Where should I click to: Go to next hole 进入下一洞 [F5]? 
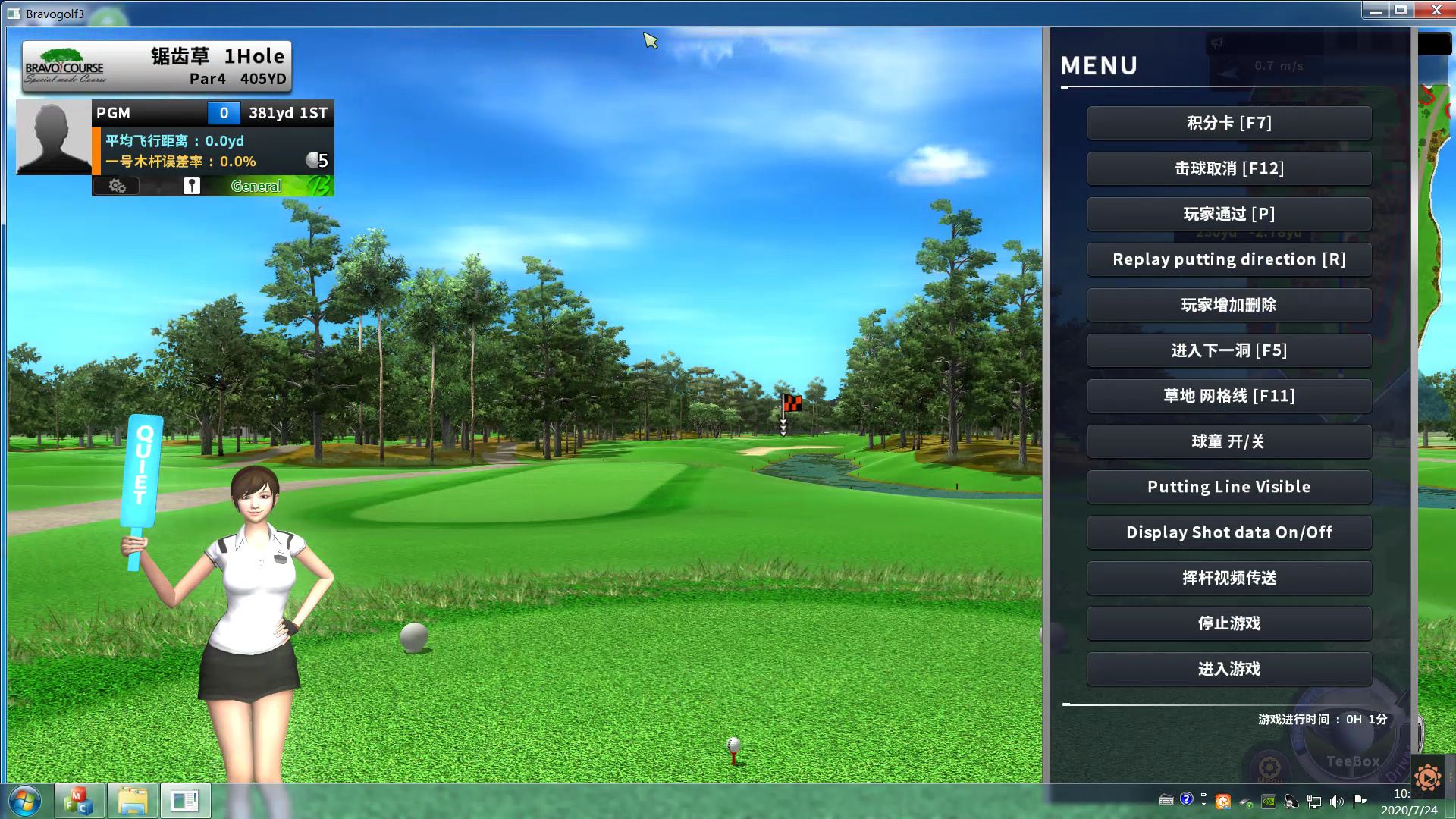pyautogui.click(x=1228, y=350)
